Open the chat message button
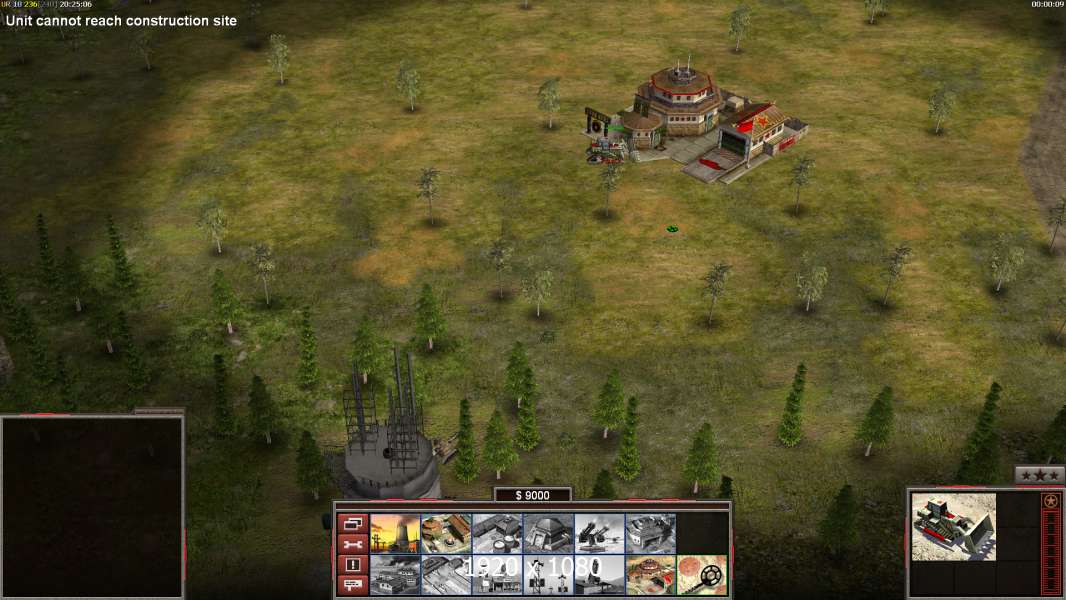The width and height of the screenshot is (1066, 600). (352, 585)
